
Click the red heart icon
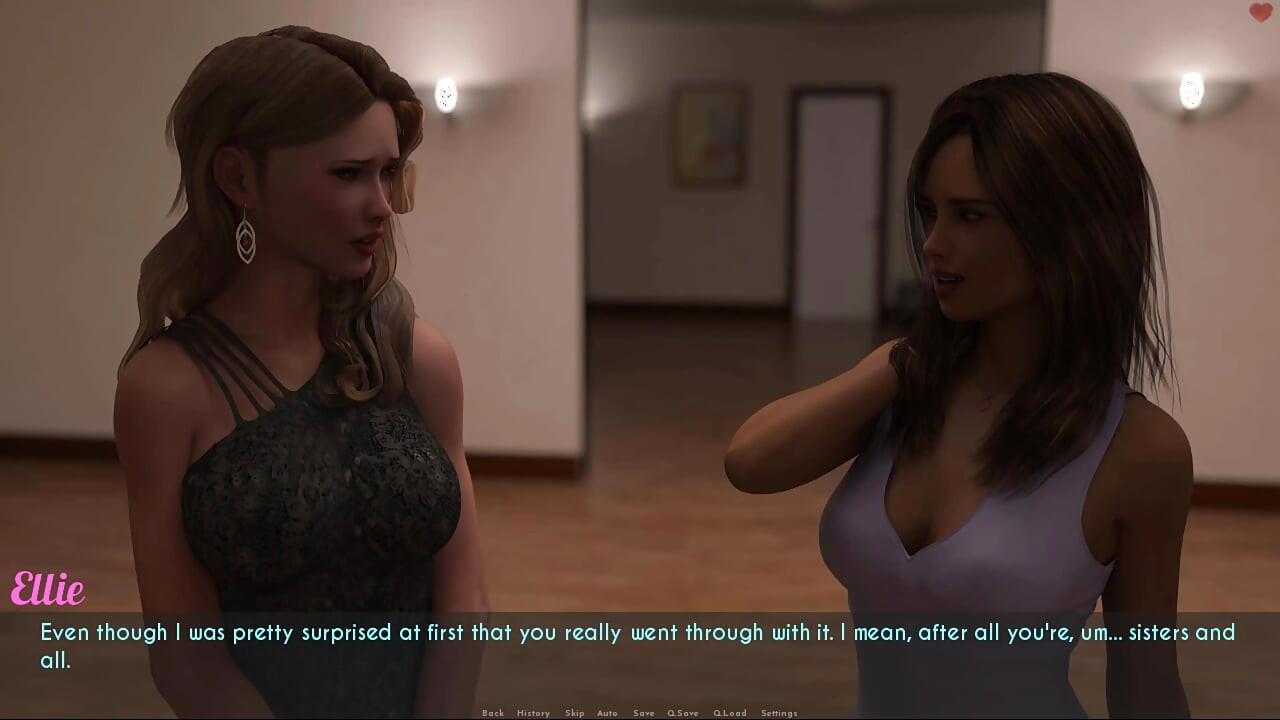(x=1260, y=13)
